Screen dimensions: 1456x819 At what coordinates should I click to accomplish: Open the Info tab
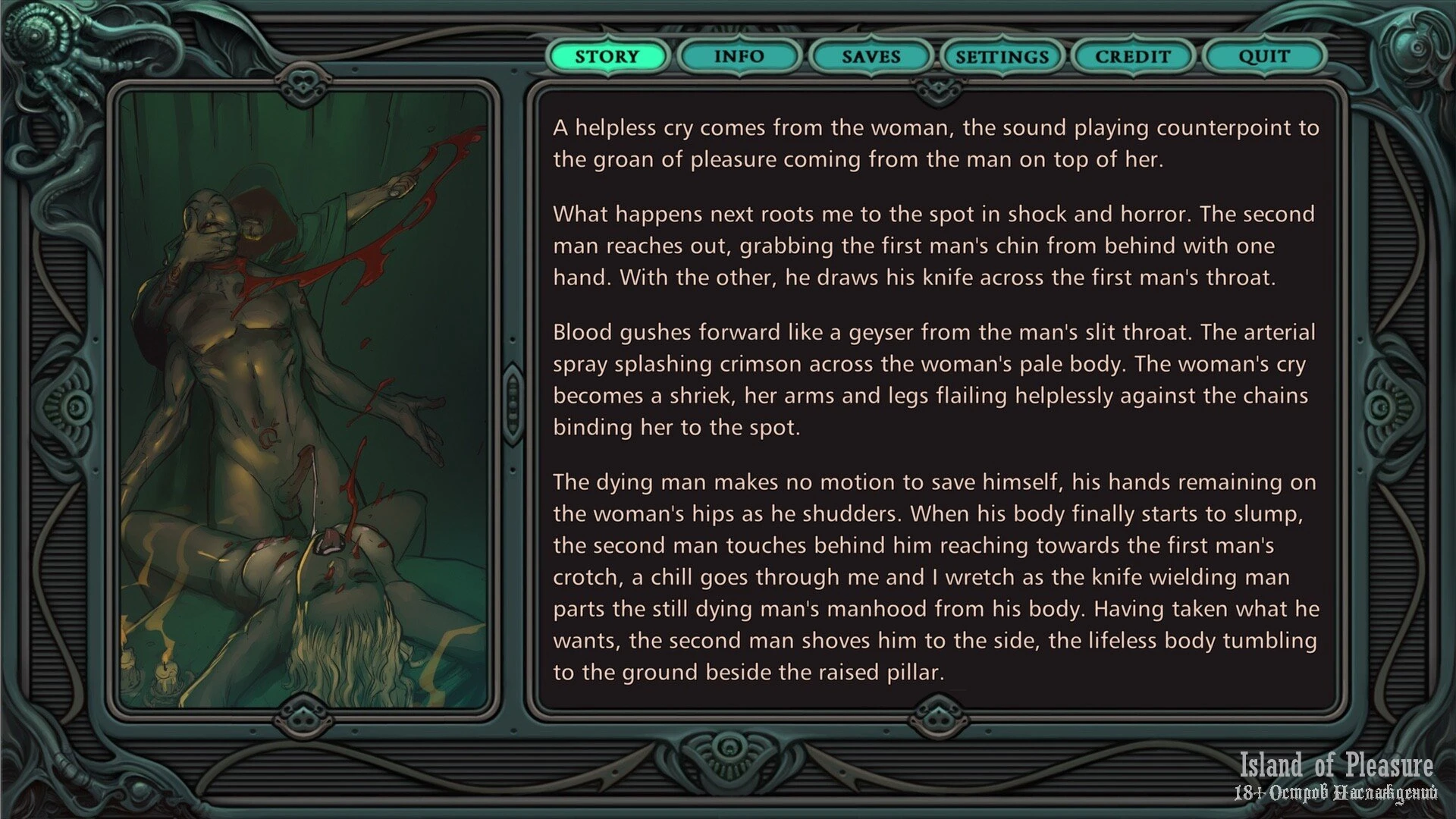pos(739,57)
